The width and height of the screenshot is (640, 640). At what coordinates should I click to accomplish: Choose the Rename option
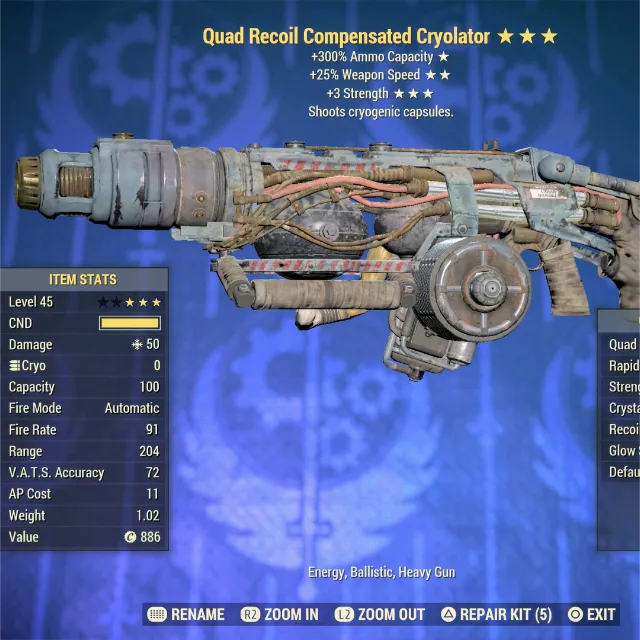[184, 614]
